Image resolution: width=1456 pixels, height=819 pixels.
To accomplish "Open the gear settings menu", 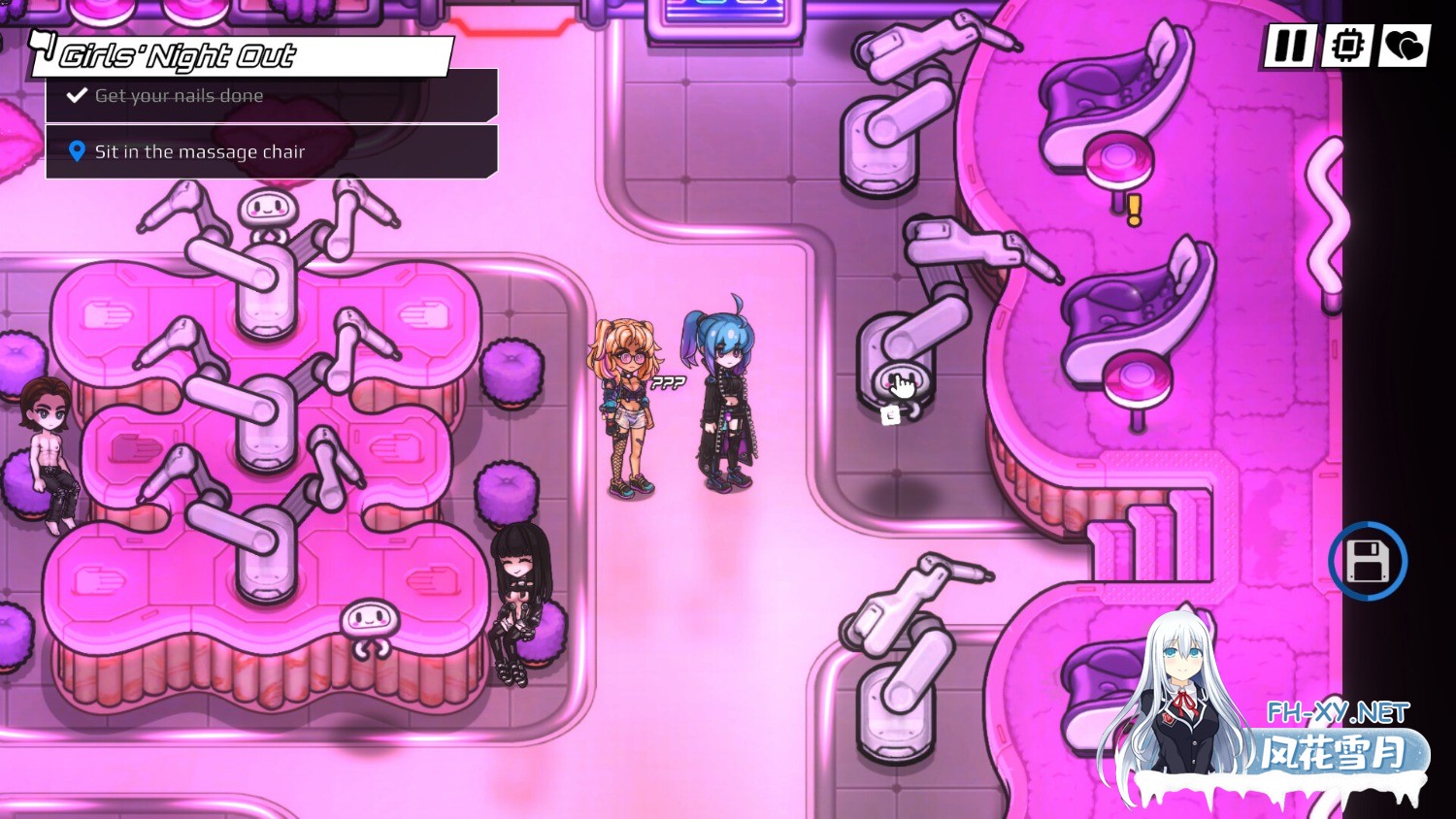I will pos(1346,46).
